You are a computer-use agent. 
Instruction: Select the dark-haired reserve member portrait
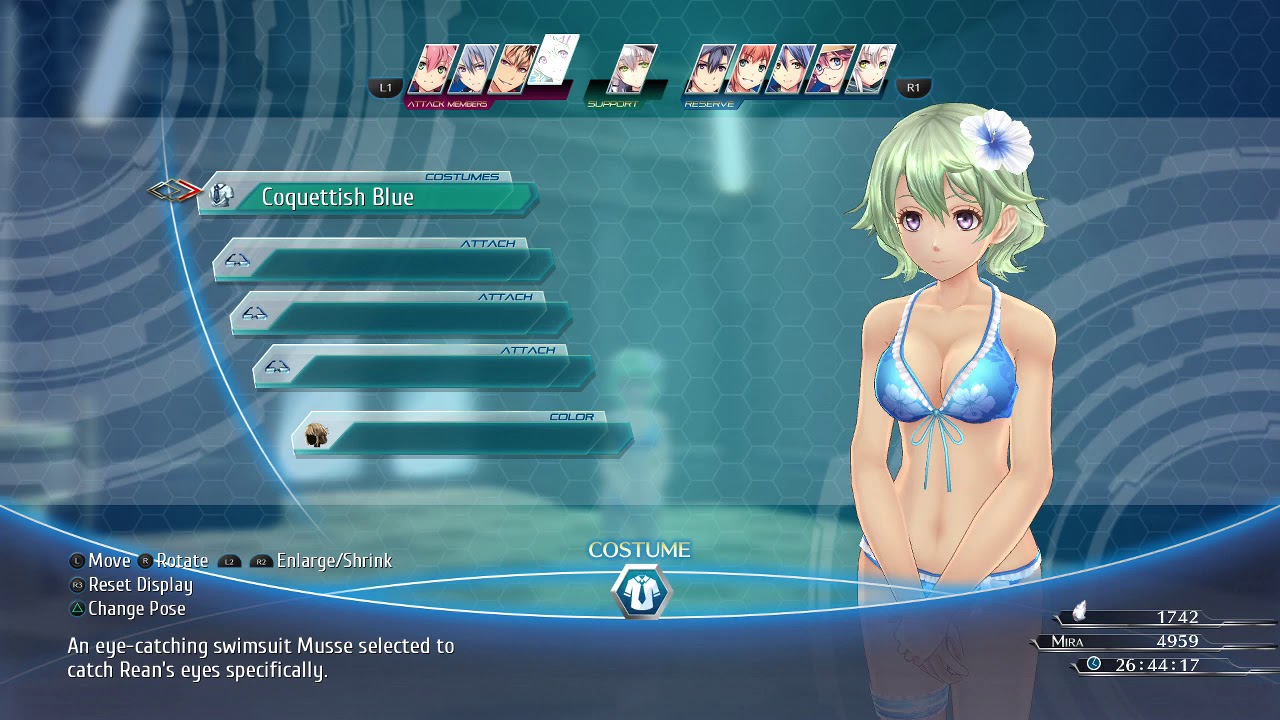point(710,70)
